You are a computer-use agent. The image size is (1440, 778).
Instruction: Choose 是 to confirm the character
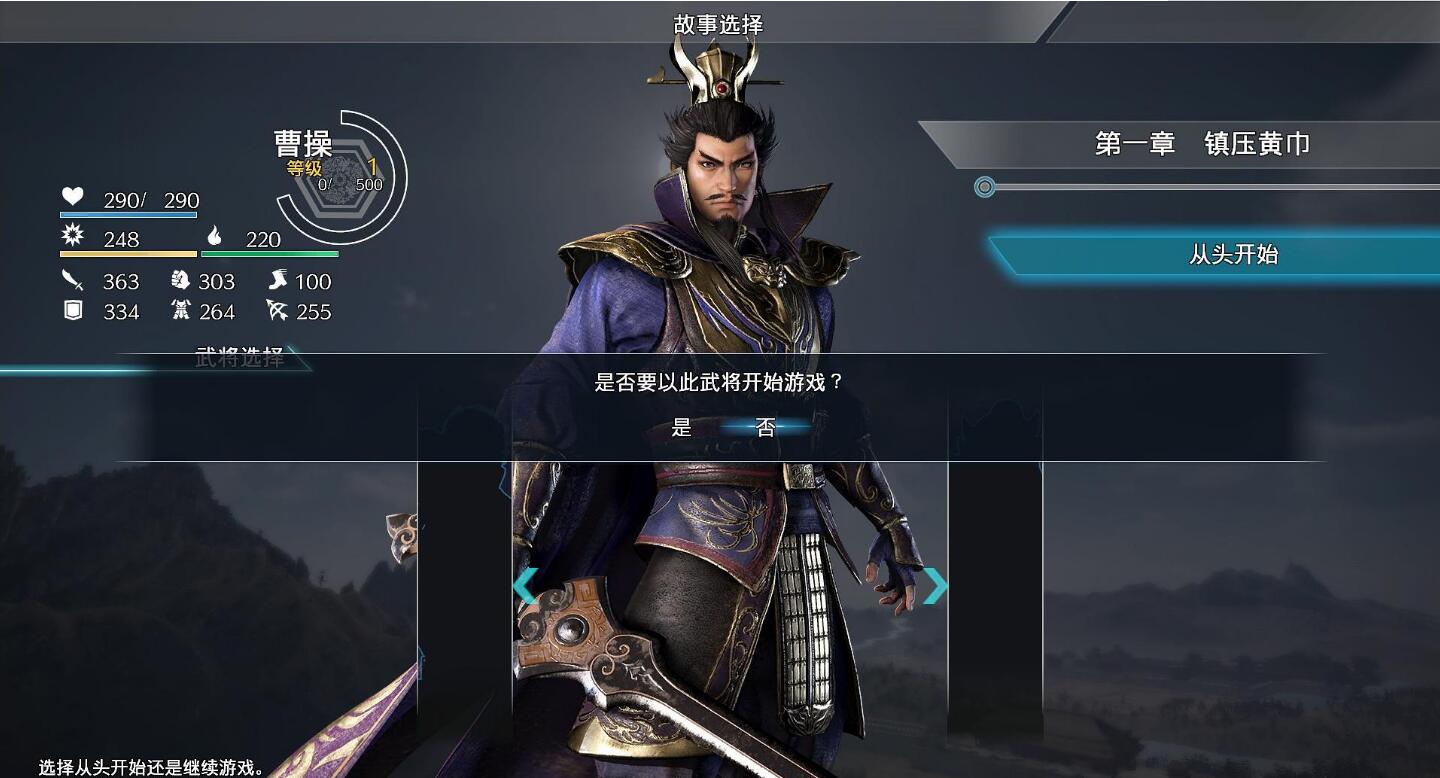pos(682,428)
